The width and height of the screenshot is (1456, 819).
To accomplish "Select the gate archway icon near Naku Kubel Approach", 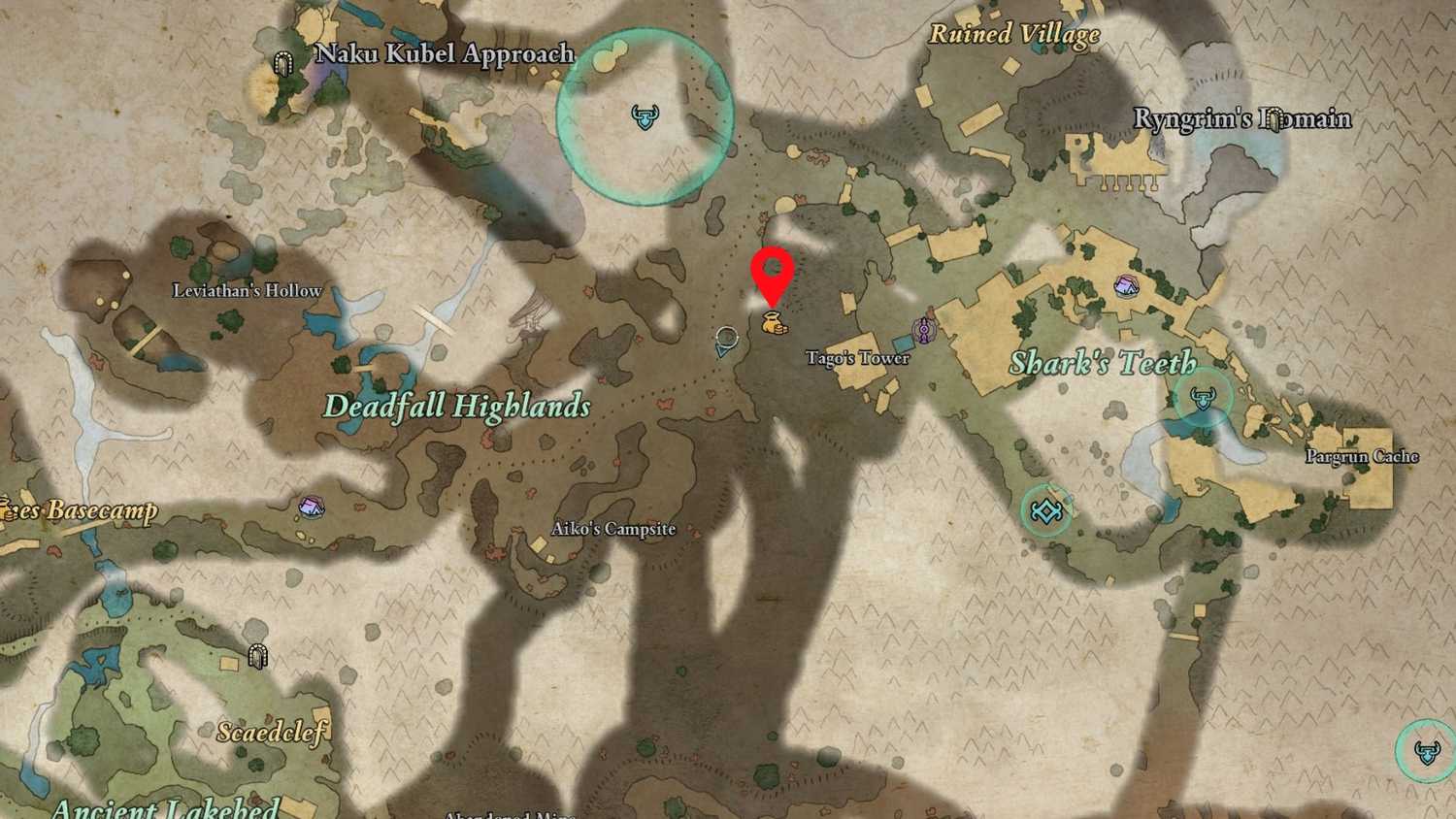I will pyautogui.click(x=282, y=58).
